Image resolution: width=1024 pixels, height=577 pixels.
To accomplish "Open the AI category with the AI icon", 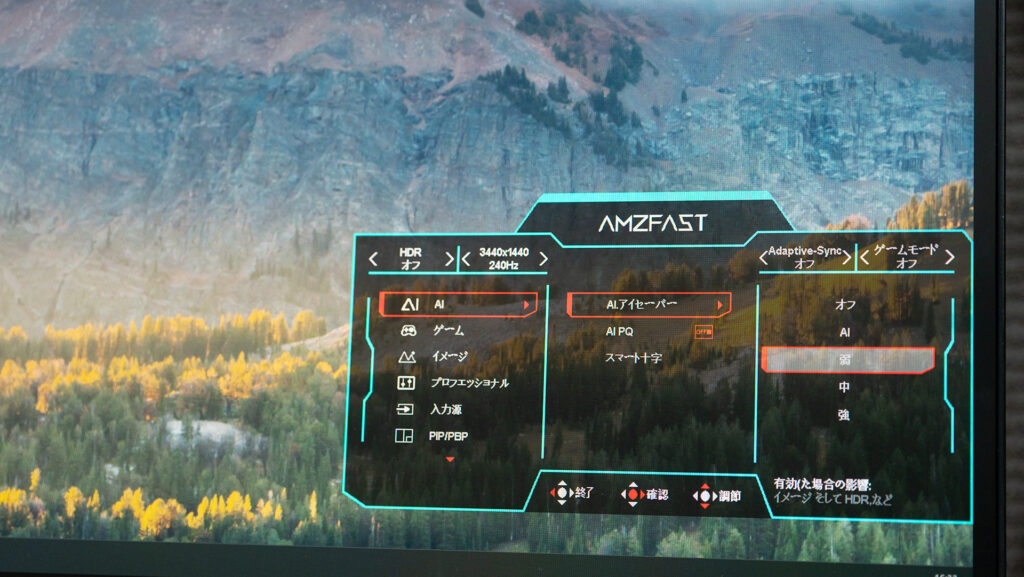I will tap(458, 304).
